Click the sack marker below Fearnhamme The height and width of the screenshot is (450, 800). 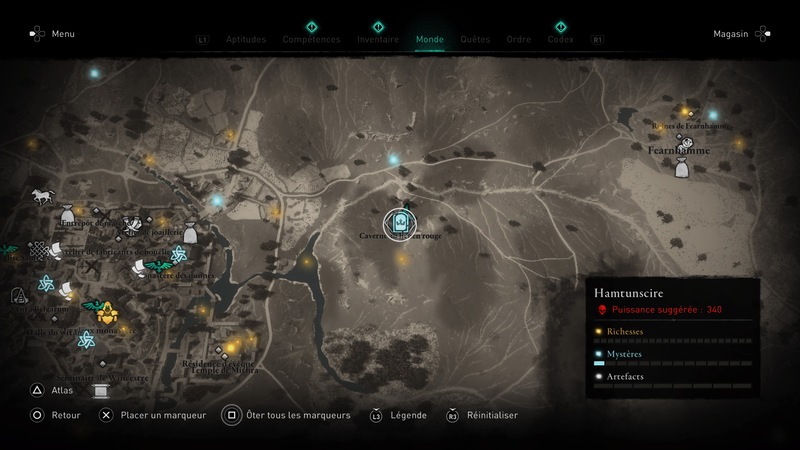pyautogui.click(x=681, y=169)
